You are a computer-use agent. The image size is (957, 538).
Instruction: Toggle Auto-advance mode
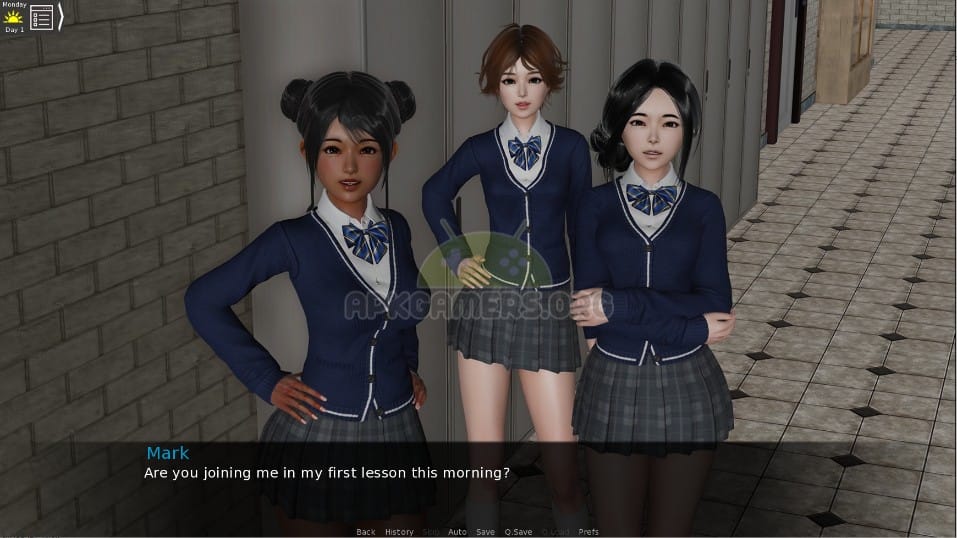(x=457, y=532)
